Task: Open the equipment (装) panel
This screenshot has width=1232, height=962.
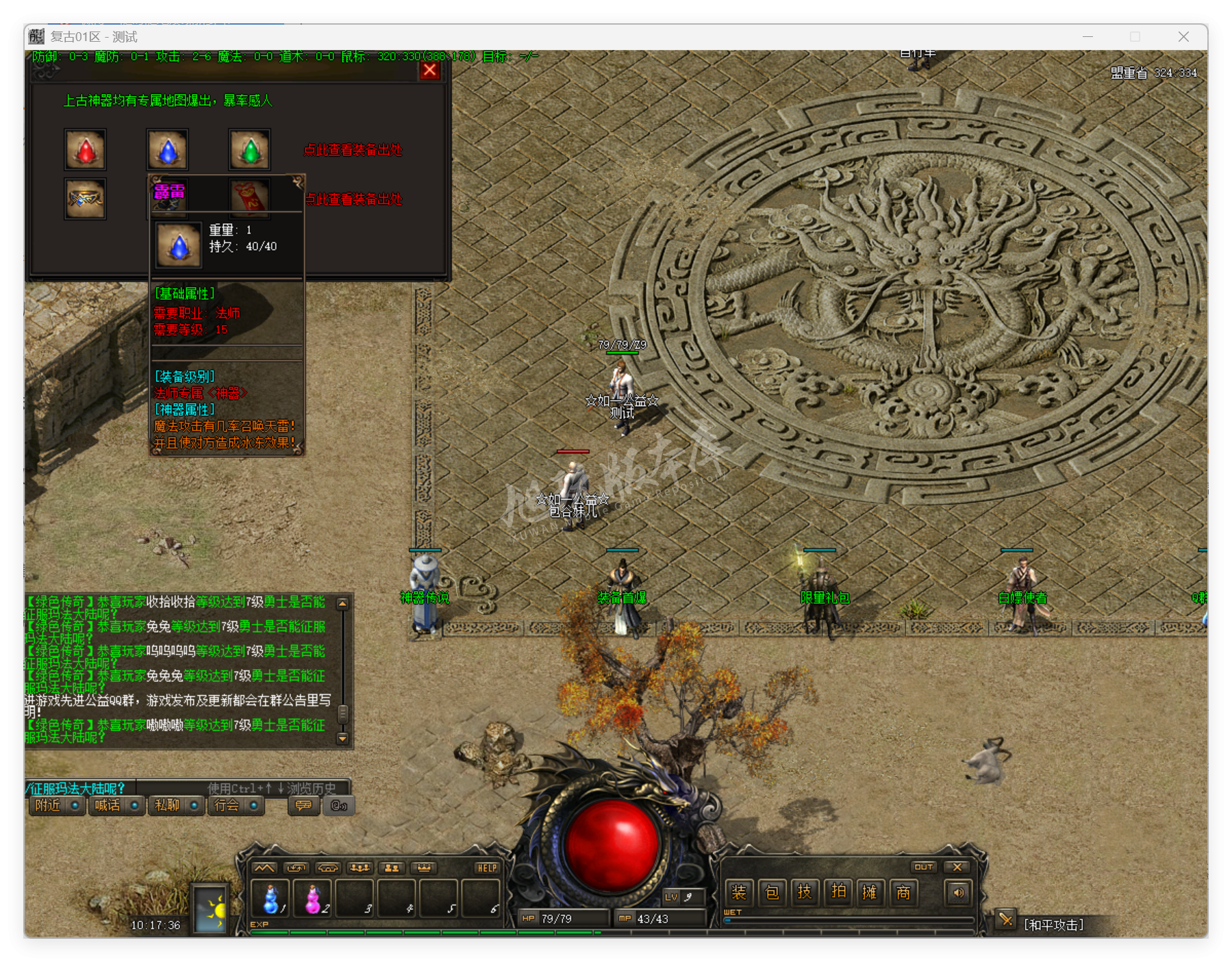Action: click(x=738, y=892)
